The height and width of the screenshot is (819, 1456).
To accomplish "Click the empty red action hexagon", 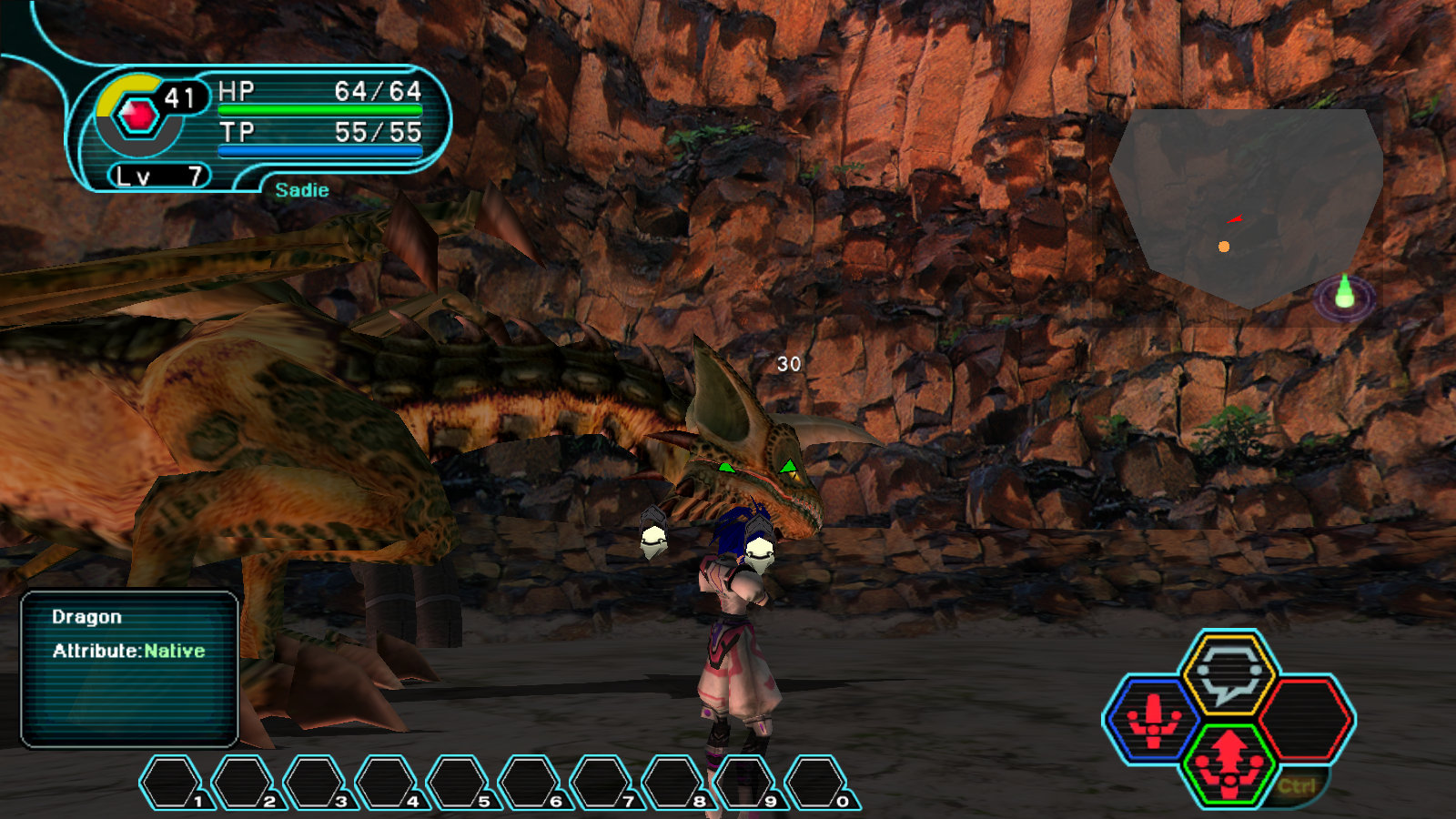I will (x=1307, y=716).
